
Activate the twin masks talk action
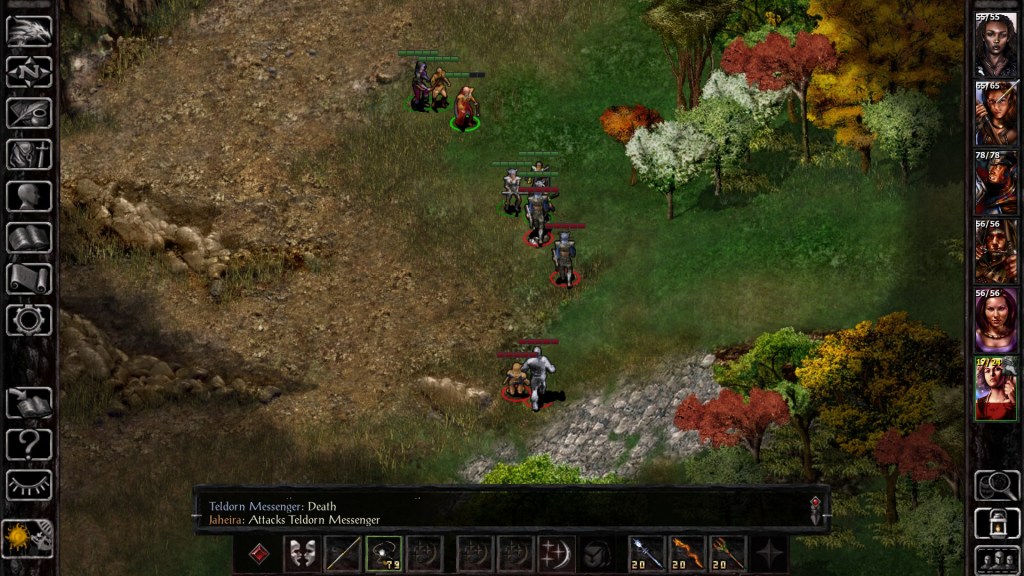click(300, 554)
